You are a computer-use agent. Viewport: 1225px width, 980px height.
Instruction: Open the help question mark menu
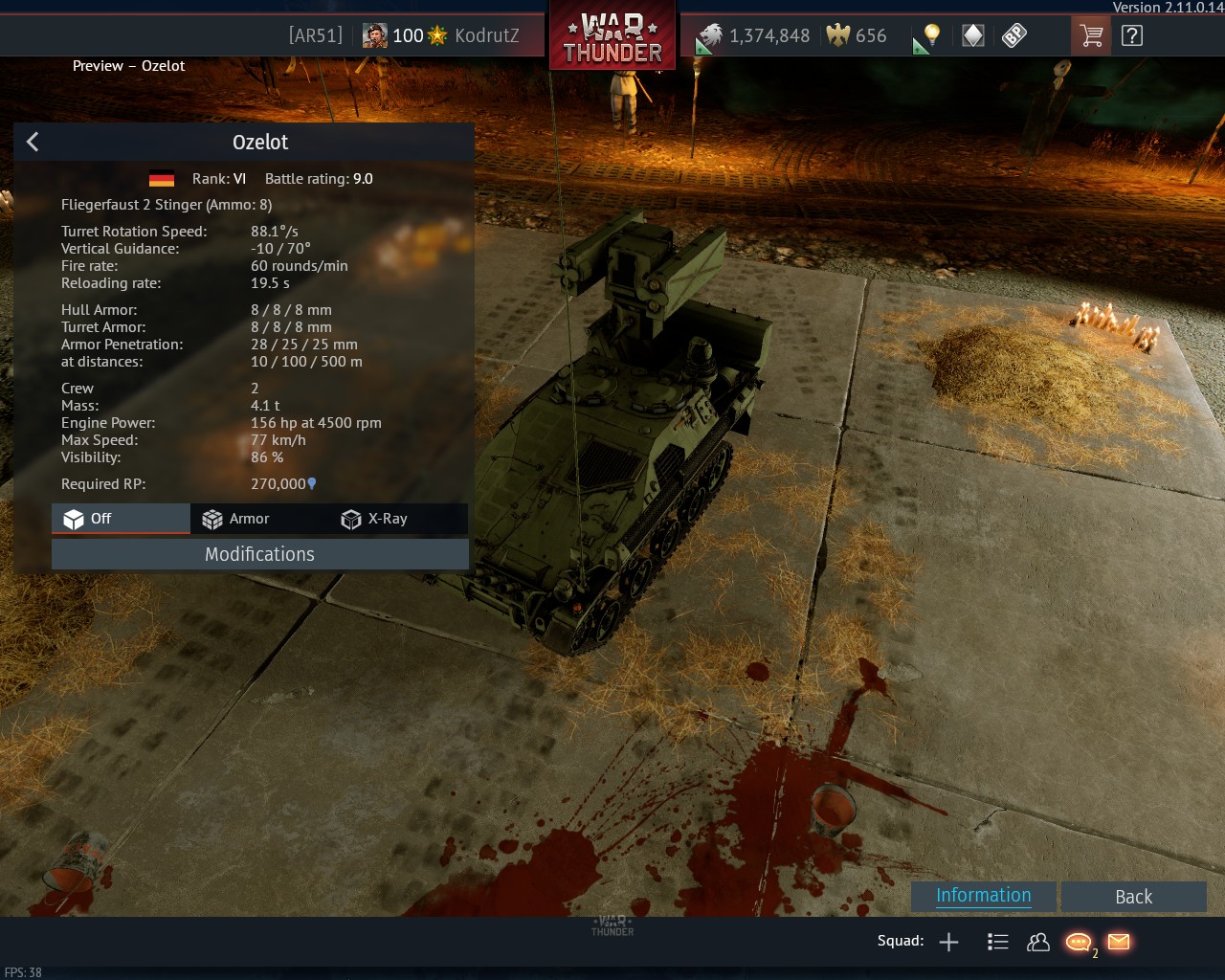click(x=1132, y=36)
